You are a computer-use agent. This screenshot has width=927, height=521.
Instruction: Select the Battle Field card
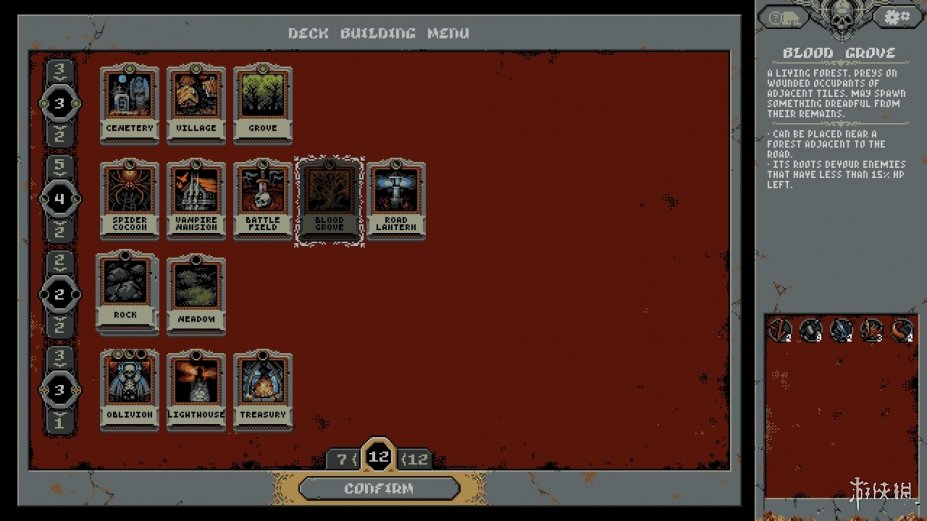pyautogui.click(x=262, y=200)
